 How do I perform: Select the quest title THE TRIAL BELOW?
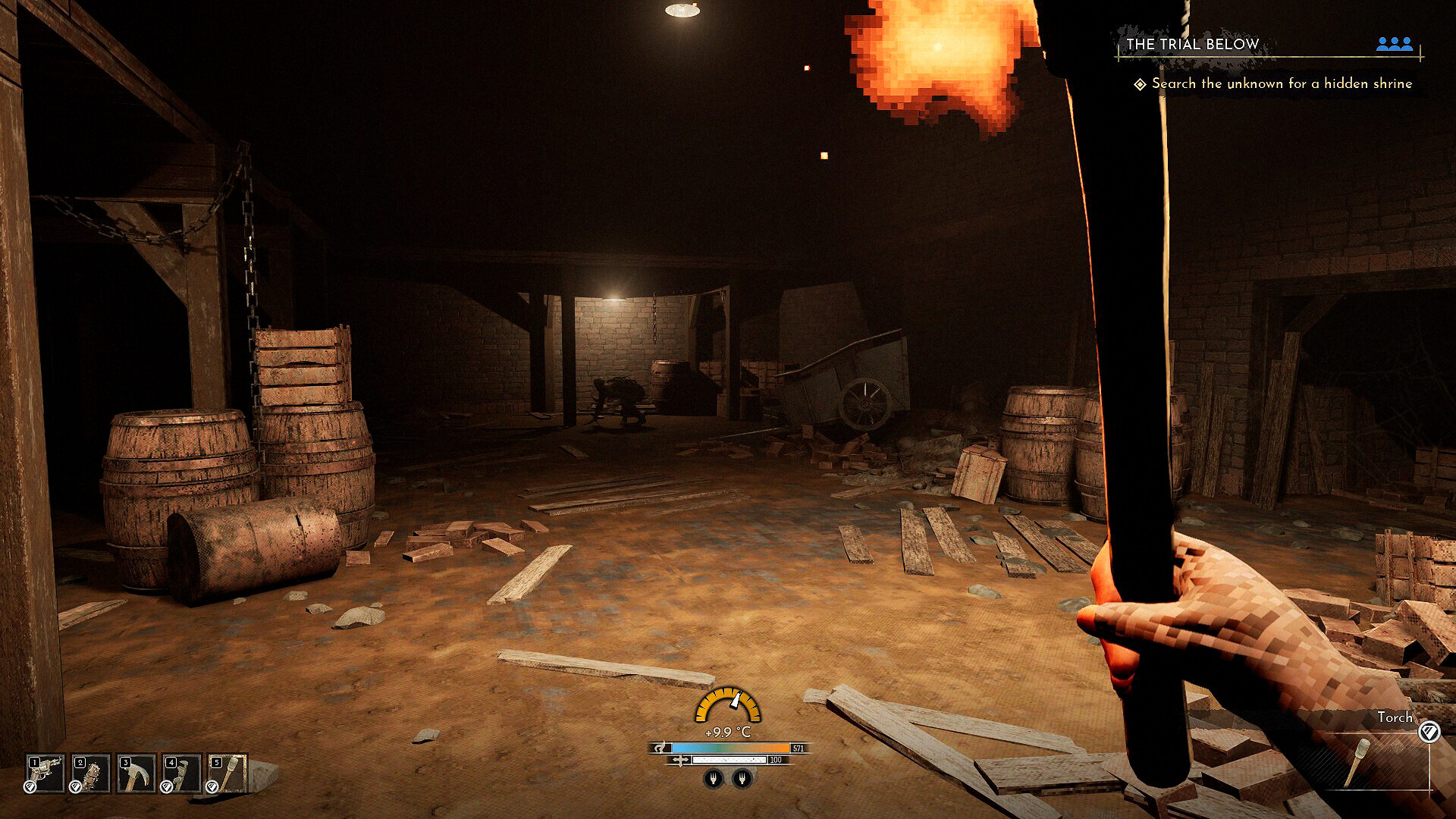1191,44
